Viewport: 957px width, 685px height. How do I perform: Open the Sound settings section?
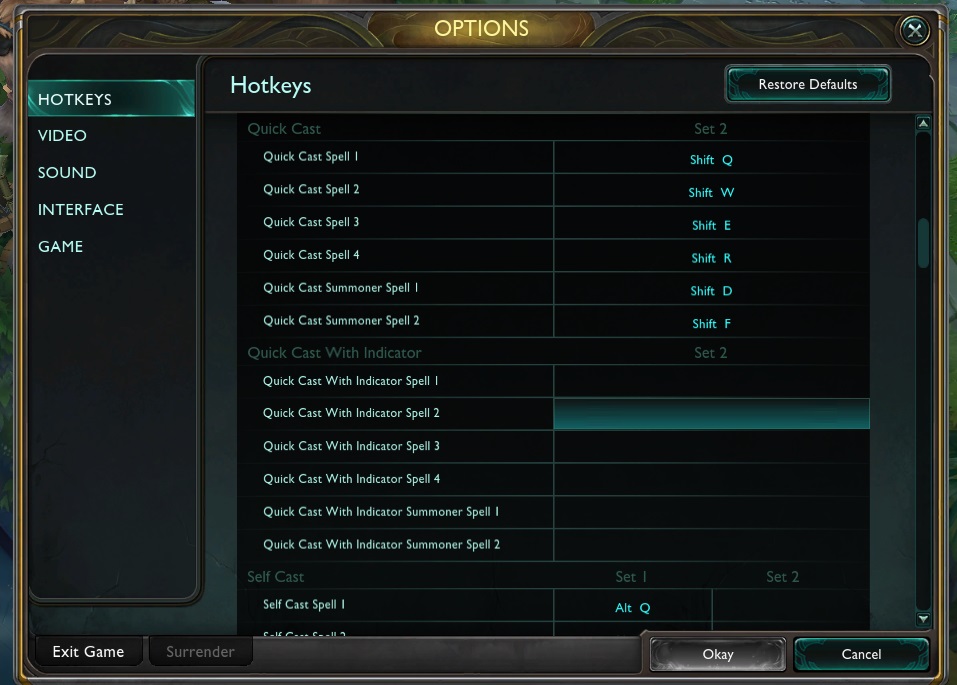(67, 173)
